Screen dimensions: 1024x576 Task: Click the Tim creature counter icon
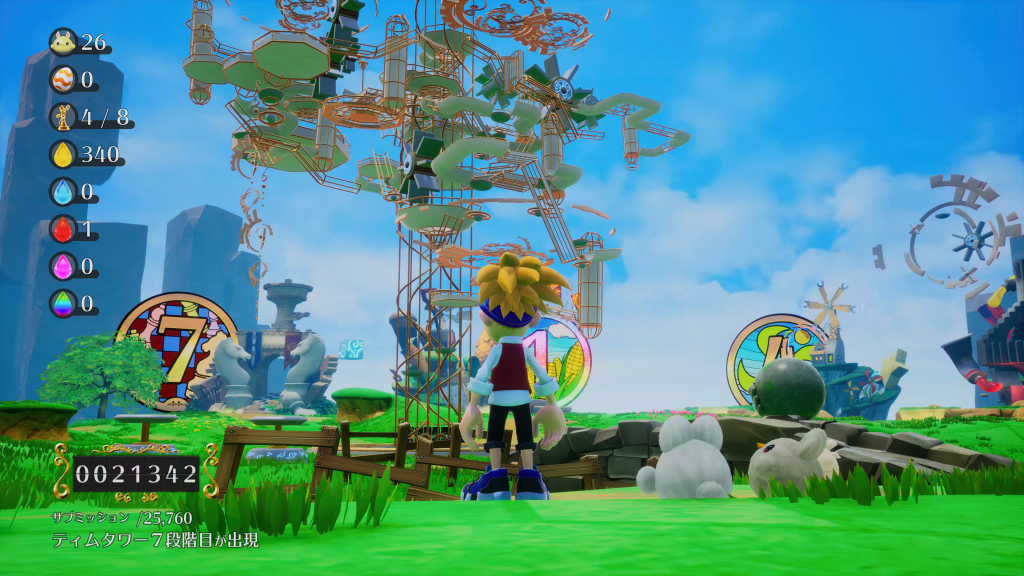point(63,42)
